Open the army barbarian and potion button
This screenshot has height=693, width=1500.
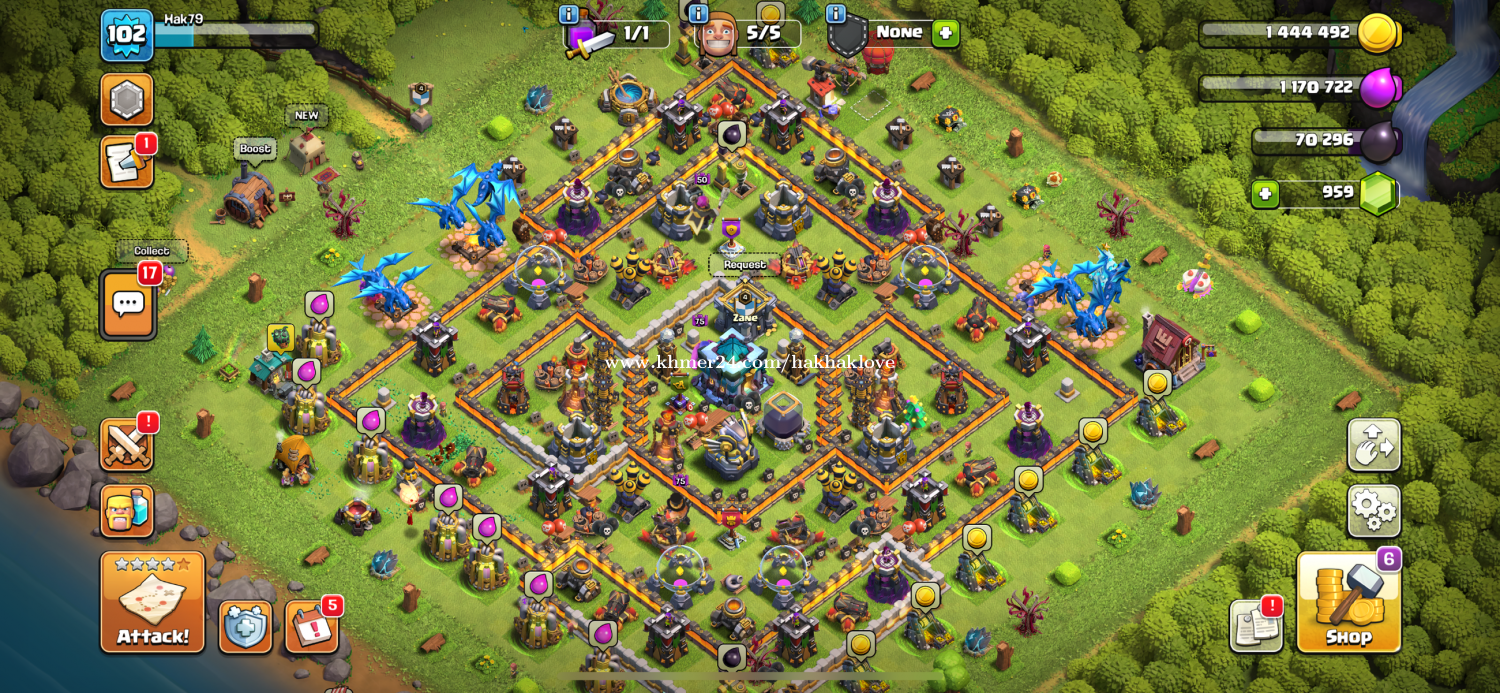pyautogui.click(x=126, y=511)
